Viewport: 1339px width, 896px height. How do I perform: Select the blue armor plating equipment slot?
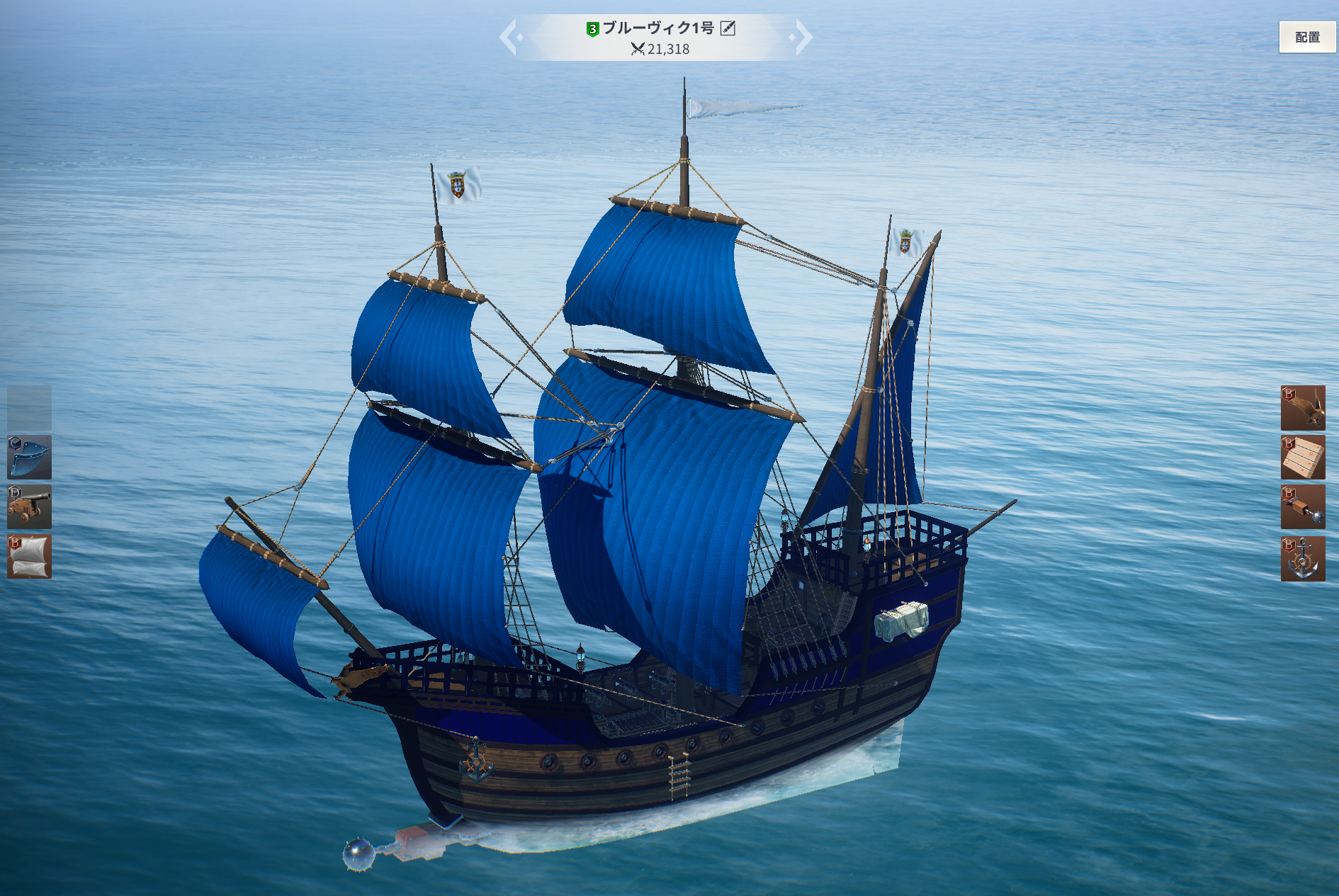tap(29, 458)
